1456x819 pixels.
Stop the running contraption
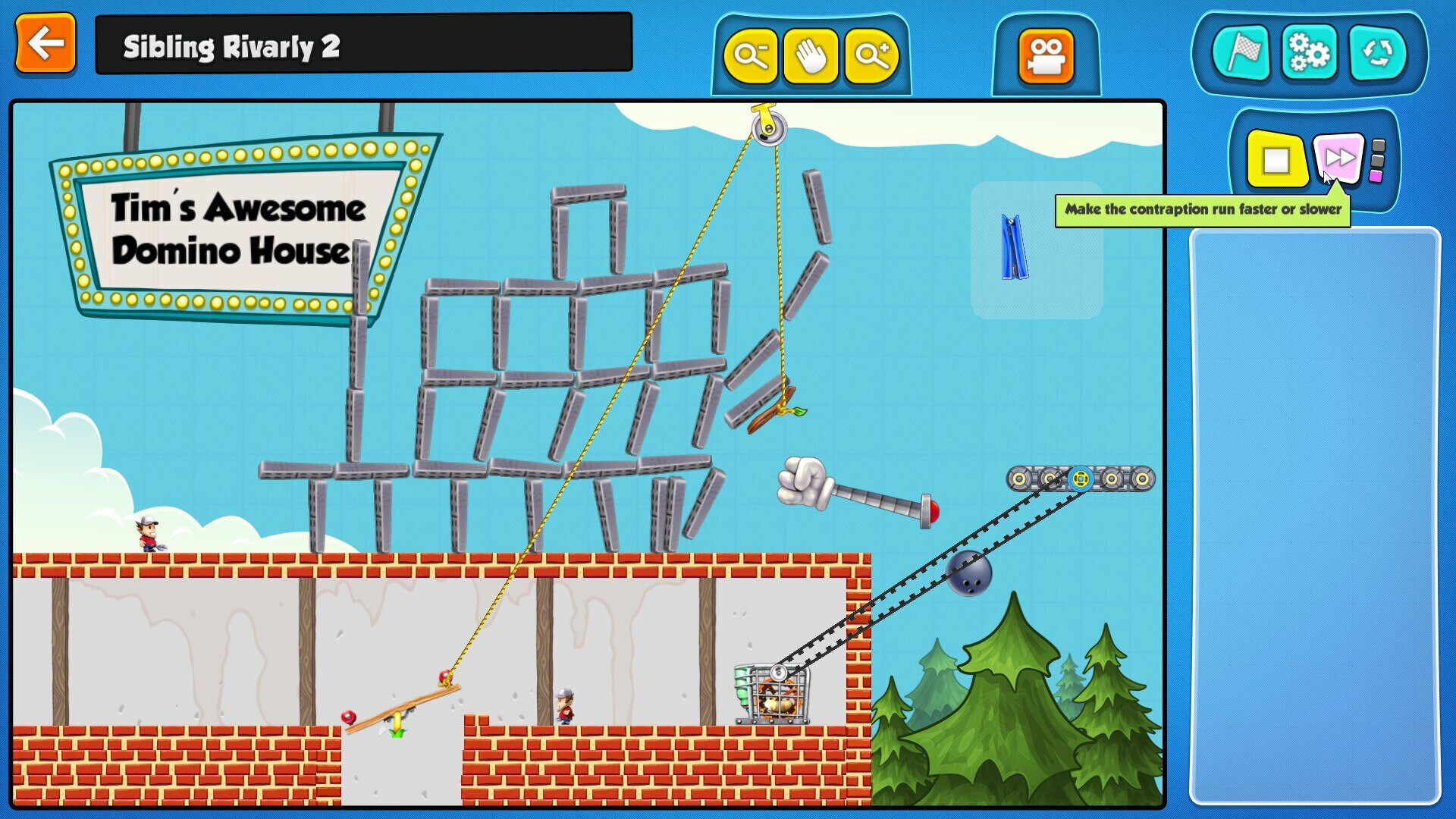[1278, 158]
